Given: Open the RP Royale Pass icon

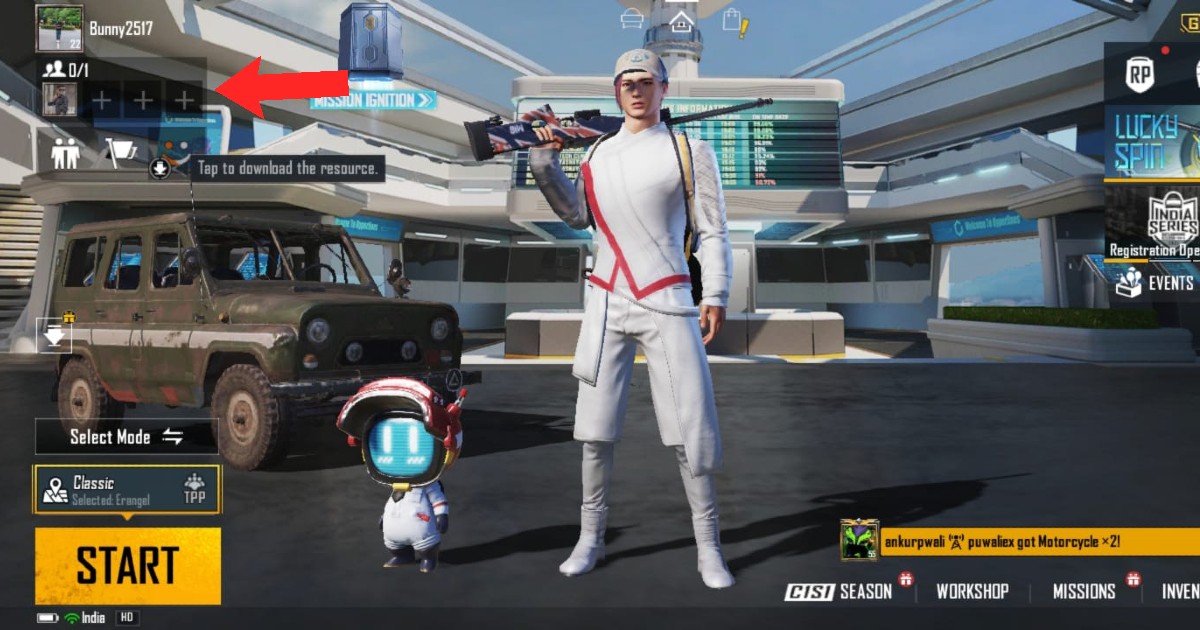Looking at the screenshot, I should tap(1139, 75).
